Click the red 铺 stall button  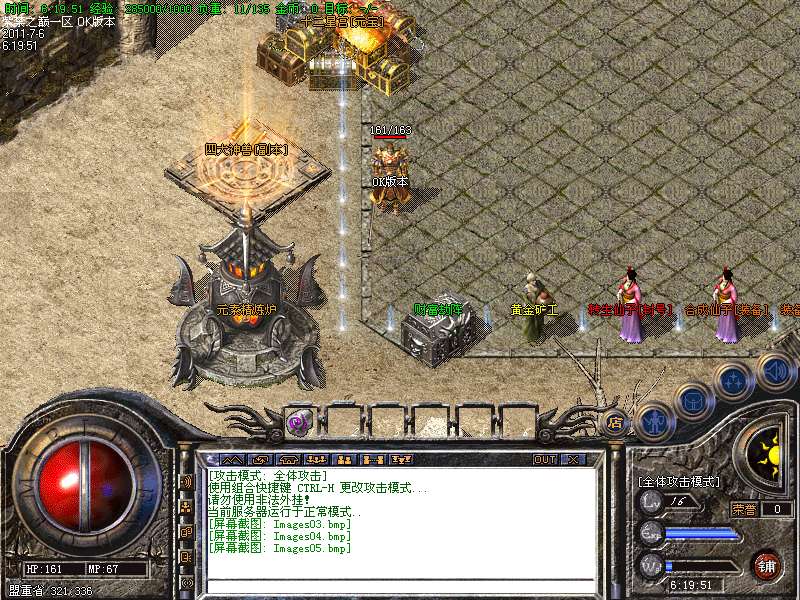click(x=766, y=565)
